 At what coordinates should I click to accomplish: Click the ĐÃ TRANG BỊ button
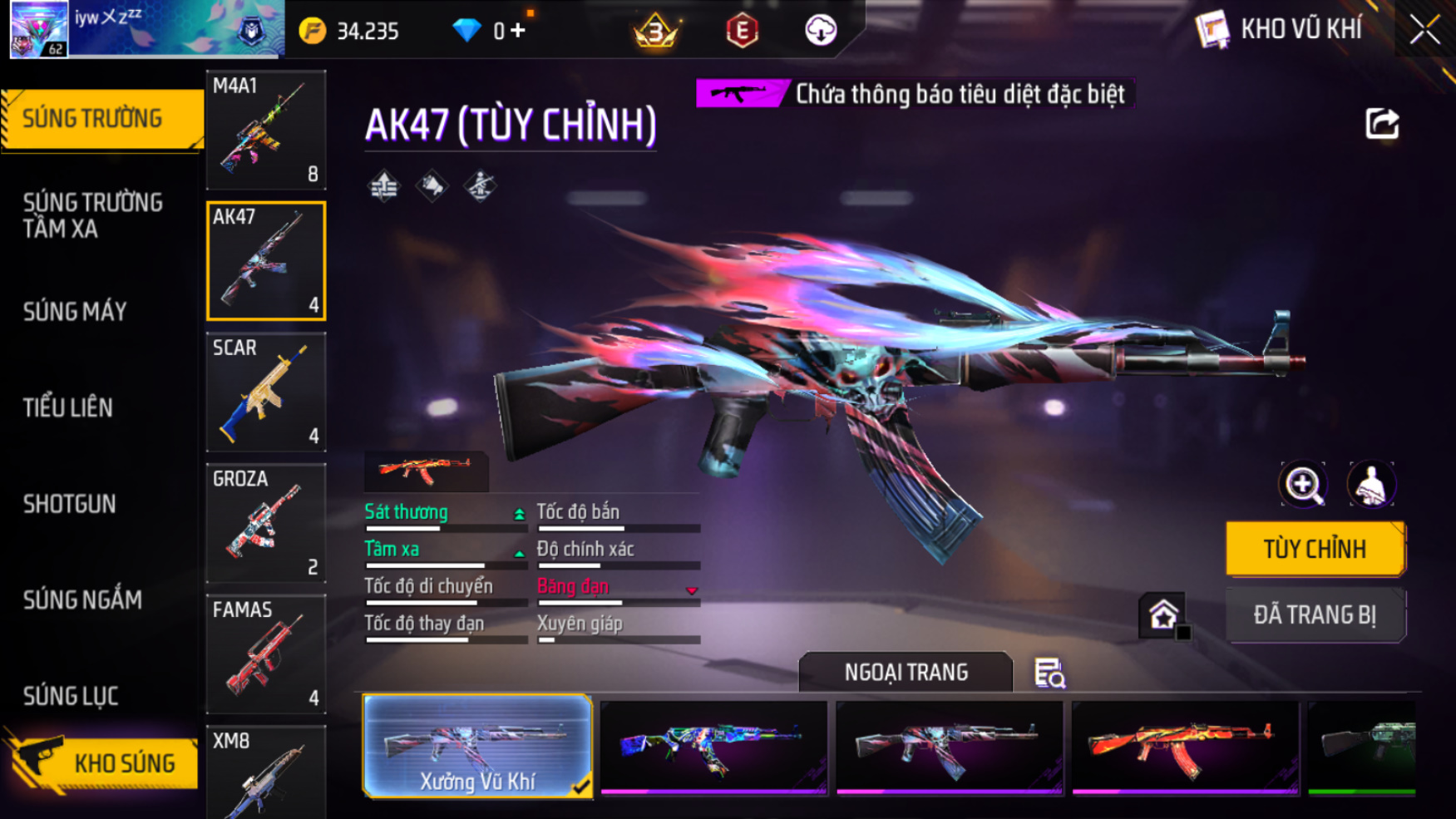coord(1314,615)
